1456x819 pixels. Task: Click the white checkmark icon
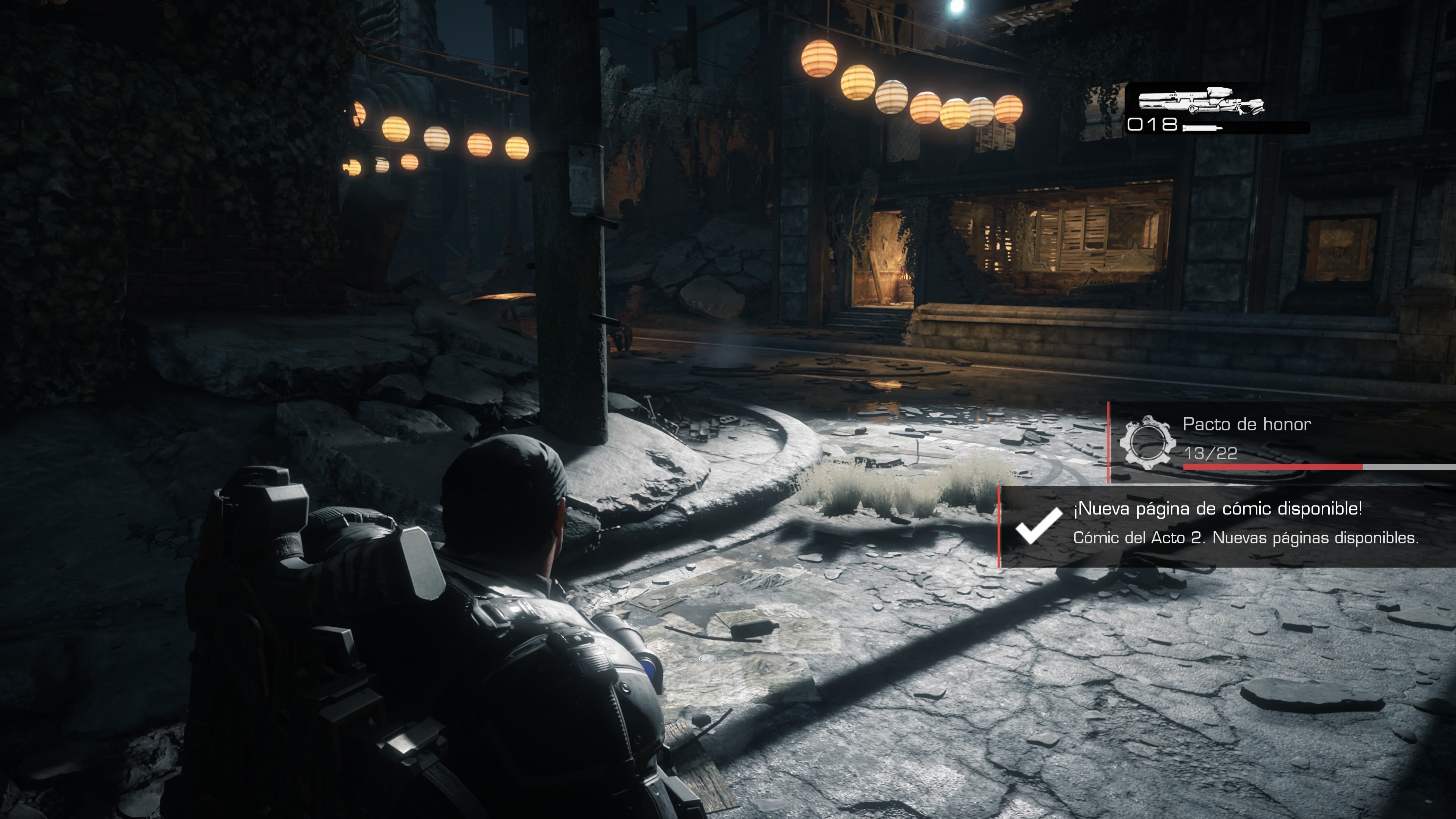[x=1038, y=525]
